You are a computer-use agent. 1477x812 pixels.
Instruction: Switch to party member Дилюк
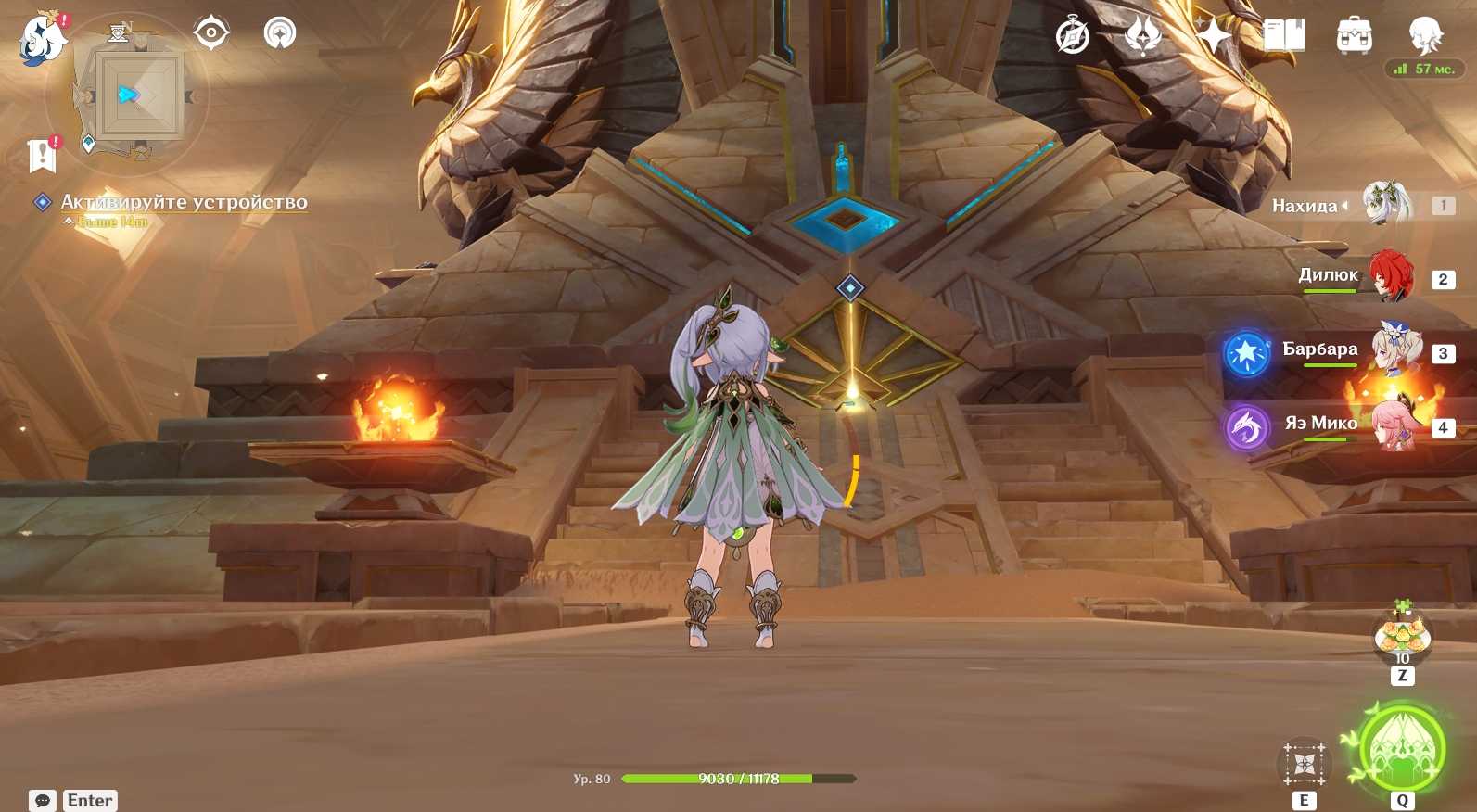click(x=1390, y=277)
